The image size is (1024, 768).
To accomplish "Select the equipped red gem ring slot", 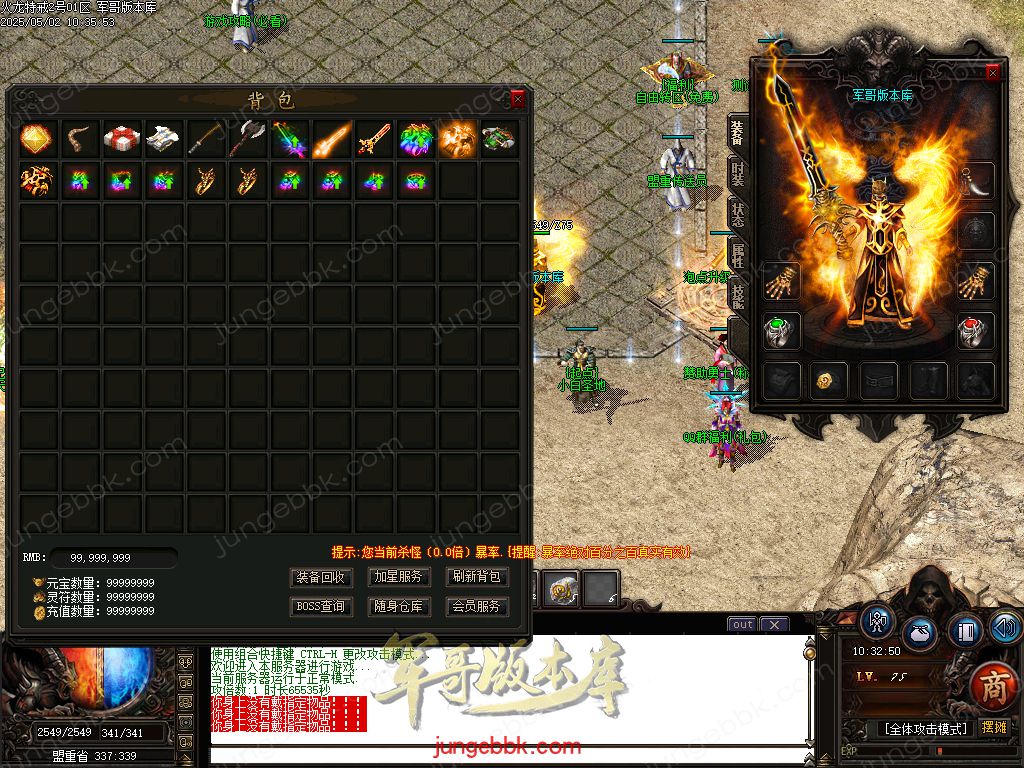I will tap(975, 331).
